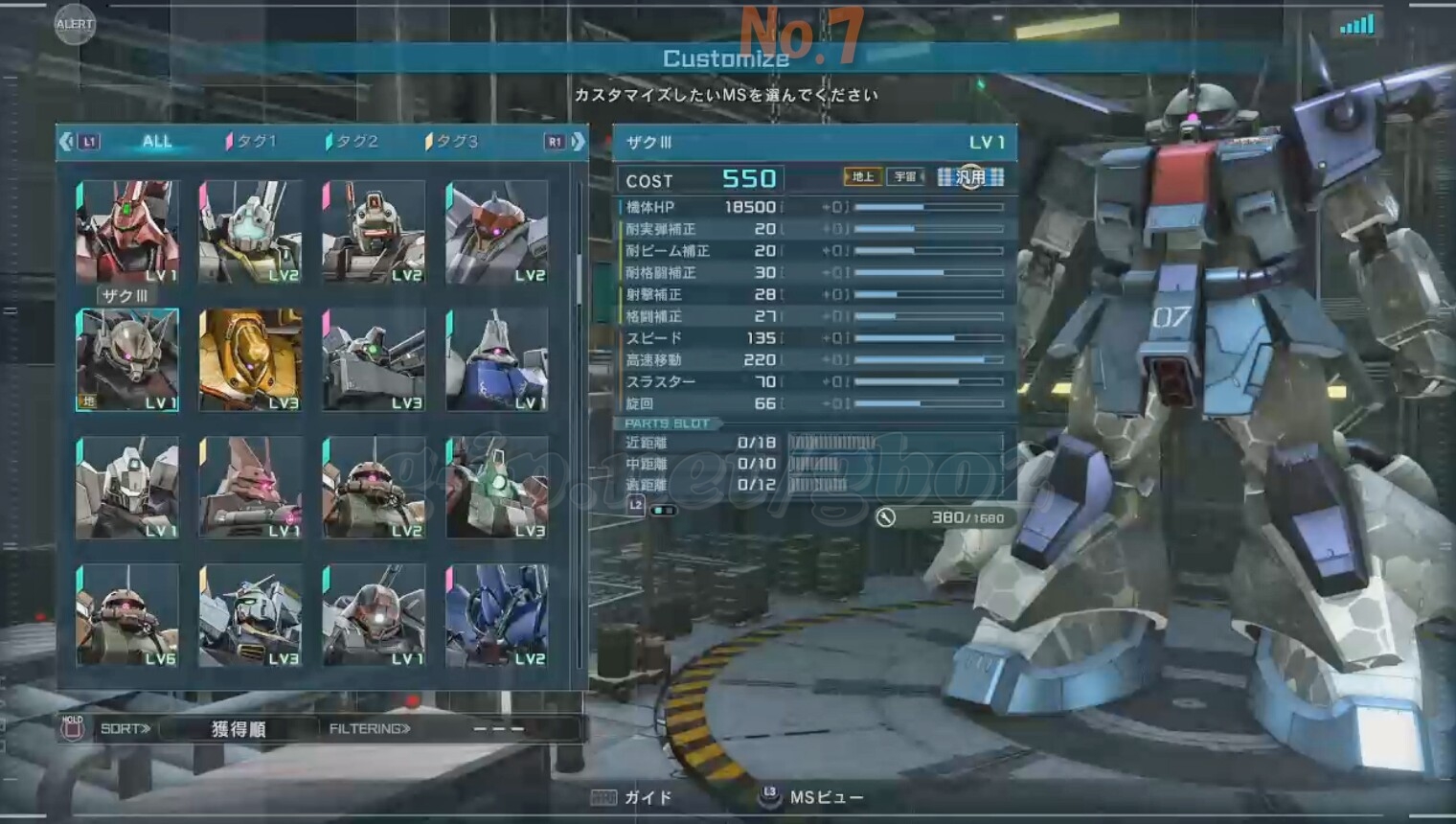Choose the highlighted ザクIII unit tile

(x=127, y=359)
